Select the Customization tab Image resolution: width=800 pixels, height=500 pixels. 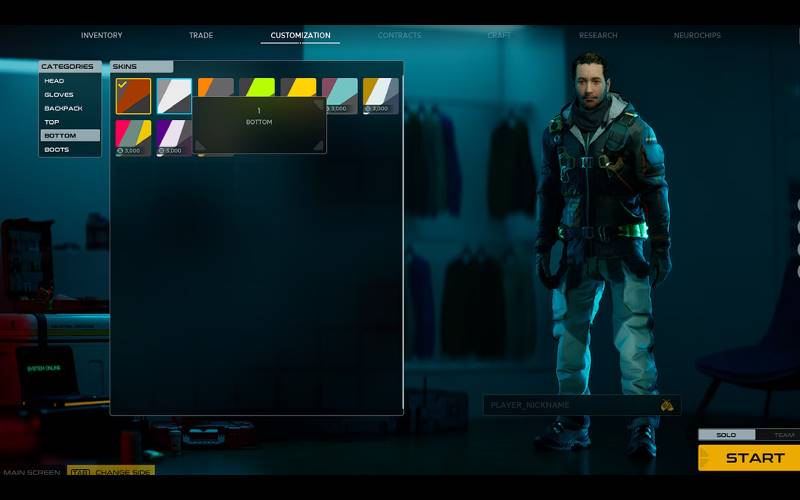(300, 35)
